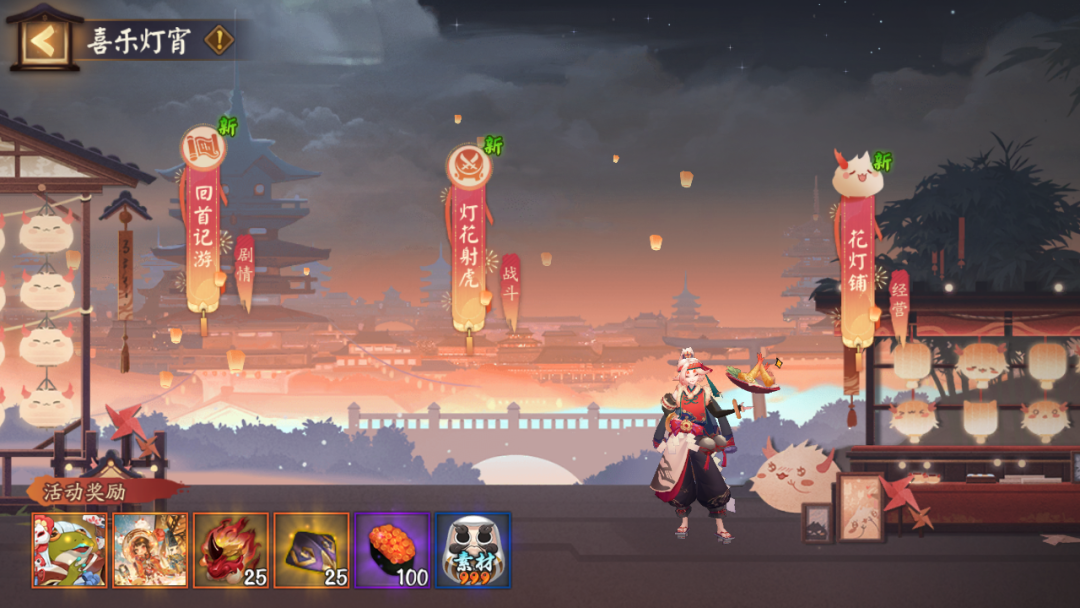This screenshot has width=1080, height=608.
Task: Show the 素材 daruma reward details
Action: tap(473, 550)
